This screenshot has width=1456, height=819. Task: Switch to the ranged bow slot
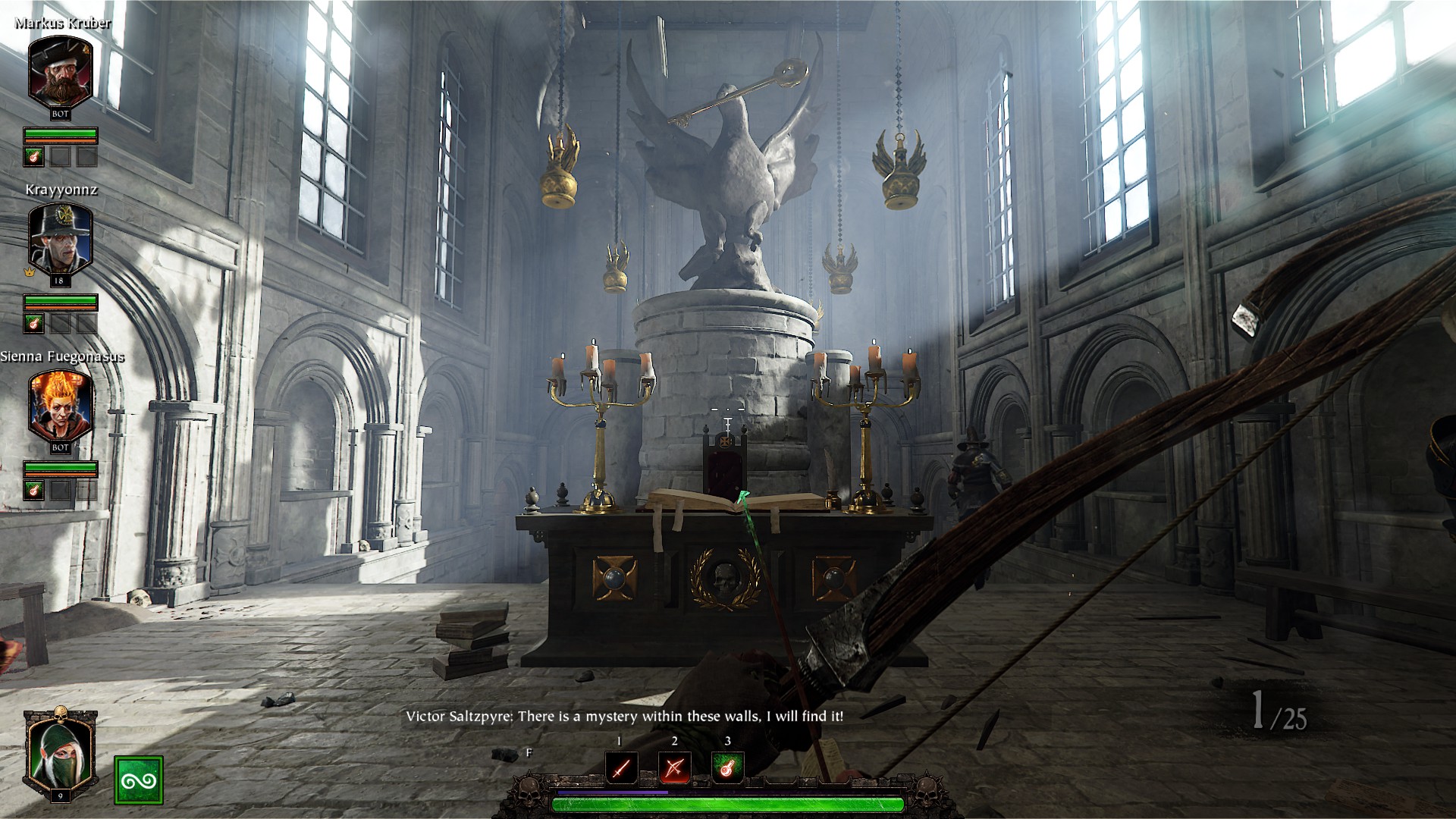[674, 769]
